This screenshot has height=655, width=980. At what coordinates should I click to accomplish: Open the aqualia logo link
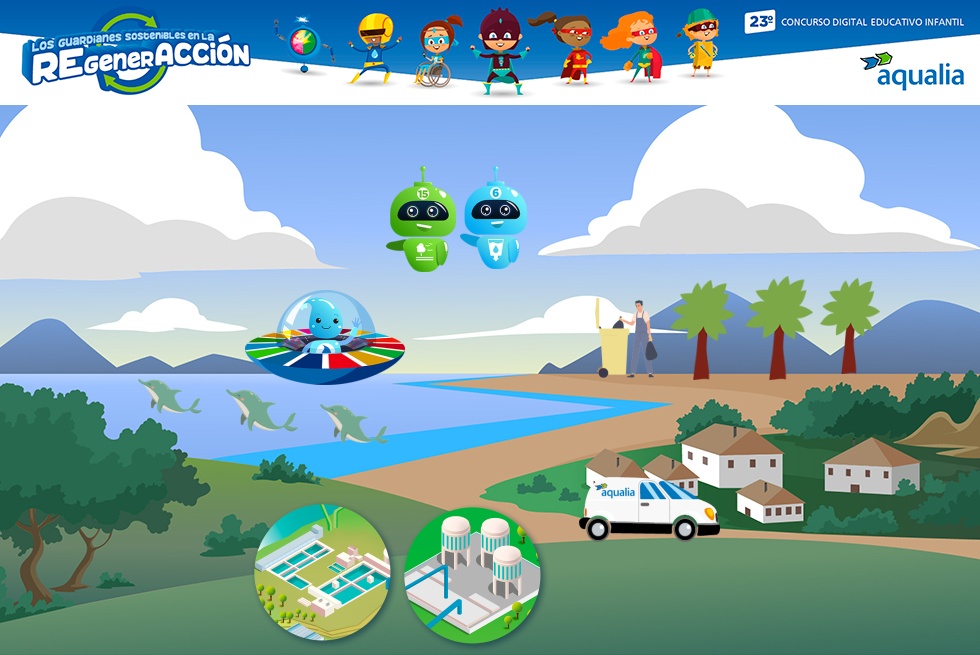tap(912, 70)
